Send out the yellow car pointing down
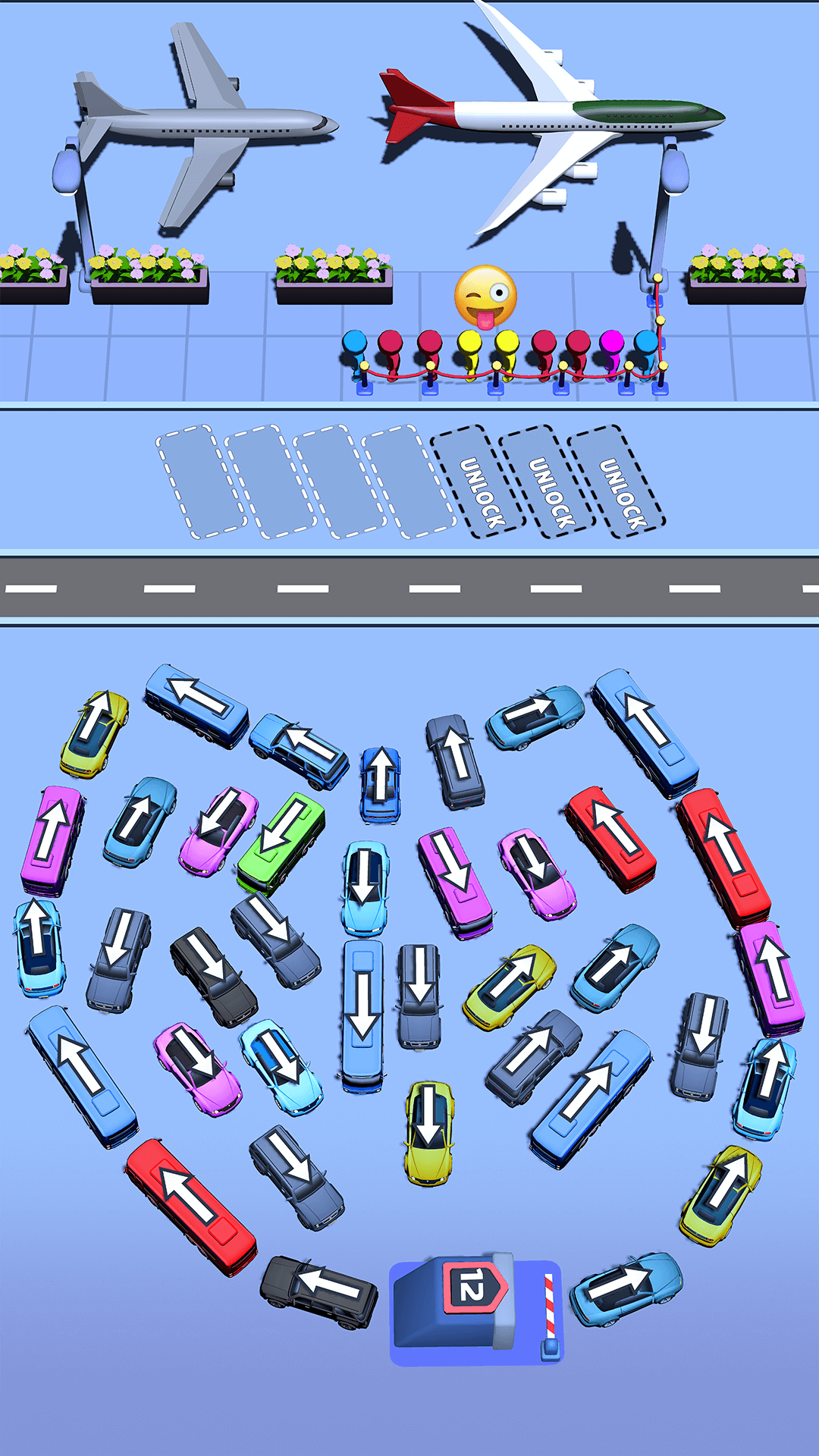819x1456 pixels. click(x=429, y=1133)
